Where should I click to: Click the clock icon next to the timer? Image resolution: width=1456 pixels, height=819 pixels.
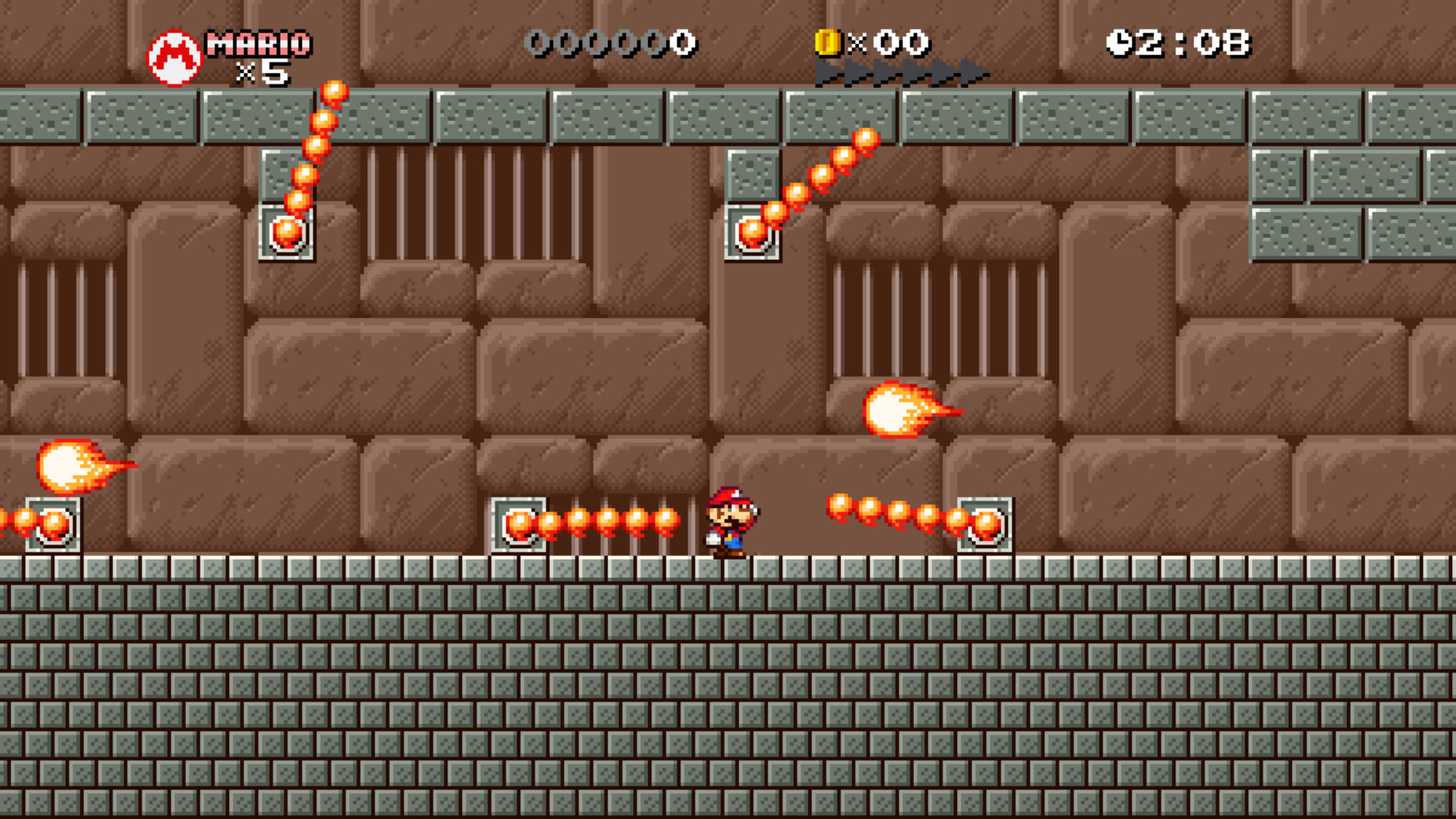pos(1118,43)
